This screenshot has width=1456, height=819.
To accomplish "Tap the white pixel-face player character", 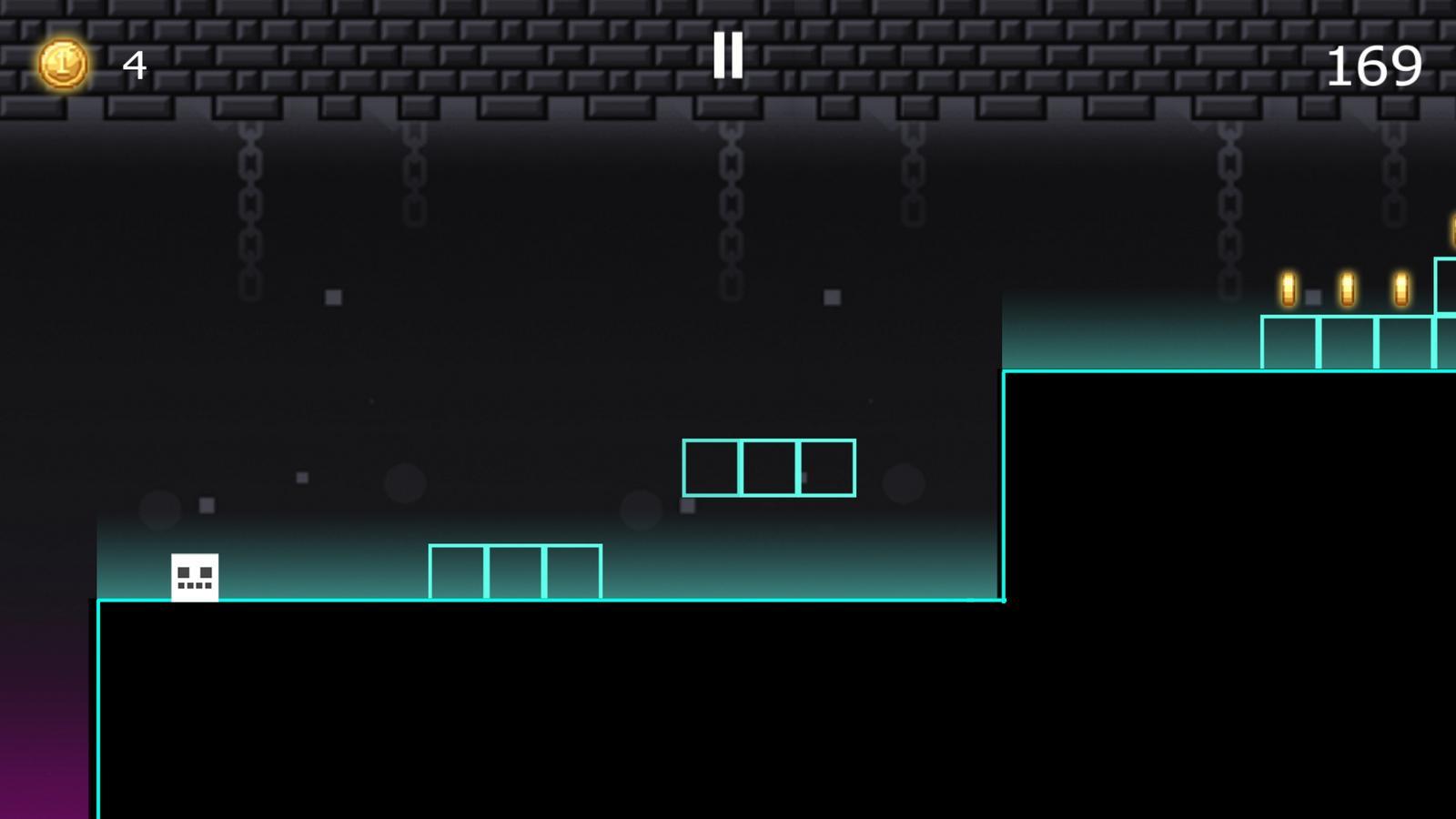I will click(196, 577).
